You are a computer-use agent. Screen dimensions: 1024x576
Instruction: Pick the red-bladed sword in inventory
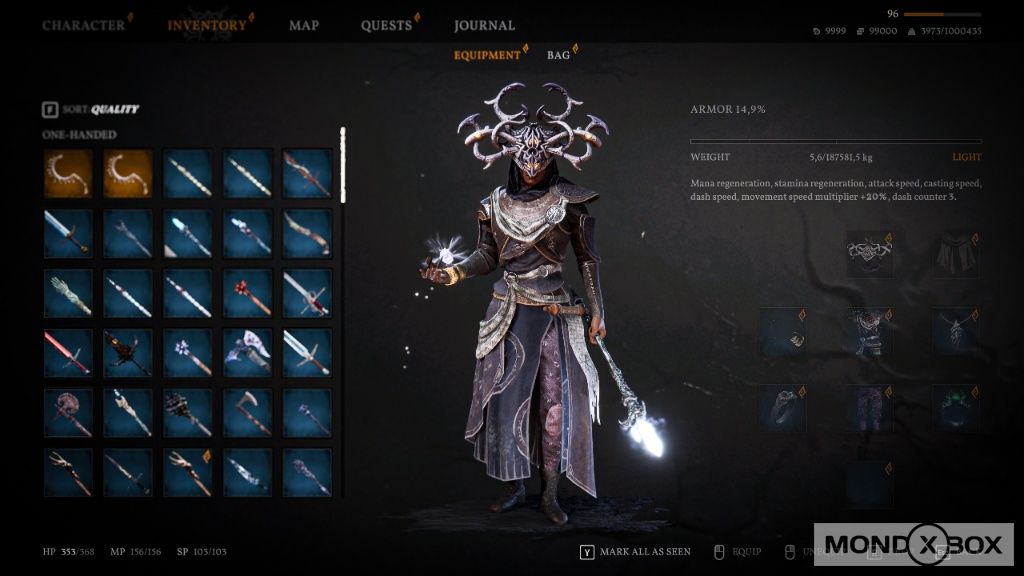[x=68, y=353]
